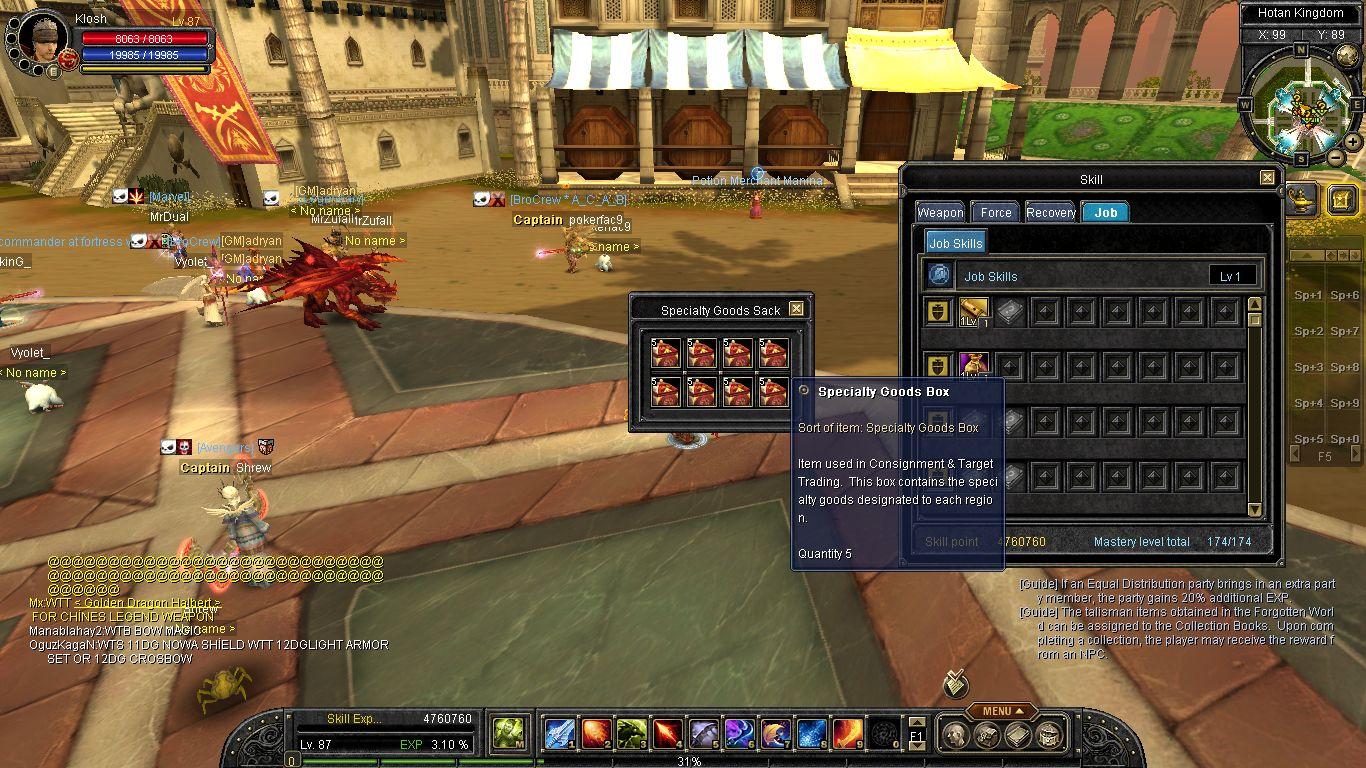Activate the hotbar skill in slot 1
The height and width of the screenshot is (768, 1366).
558,734
